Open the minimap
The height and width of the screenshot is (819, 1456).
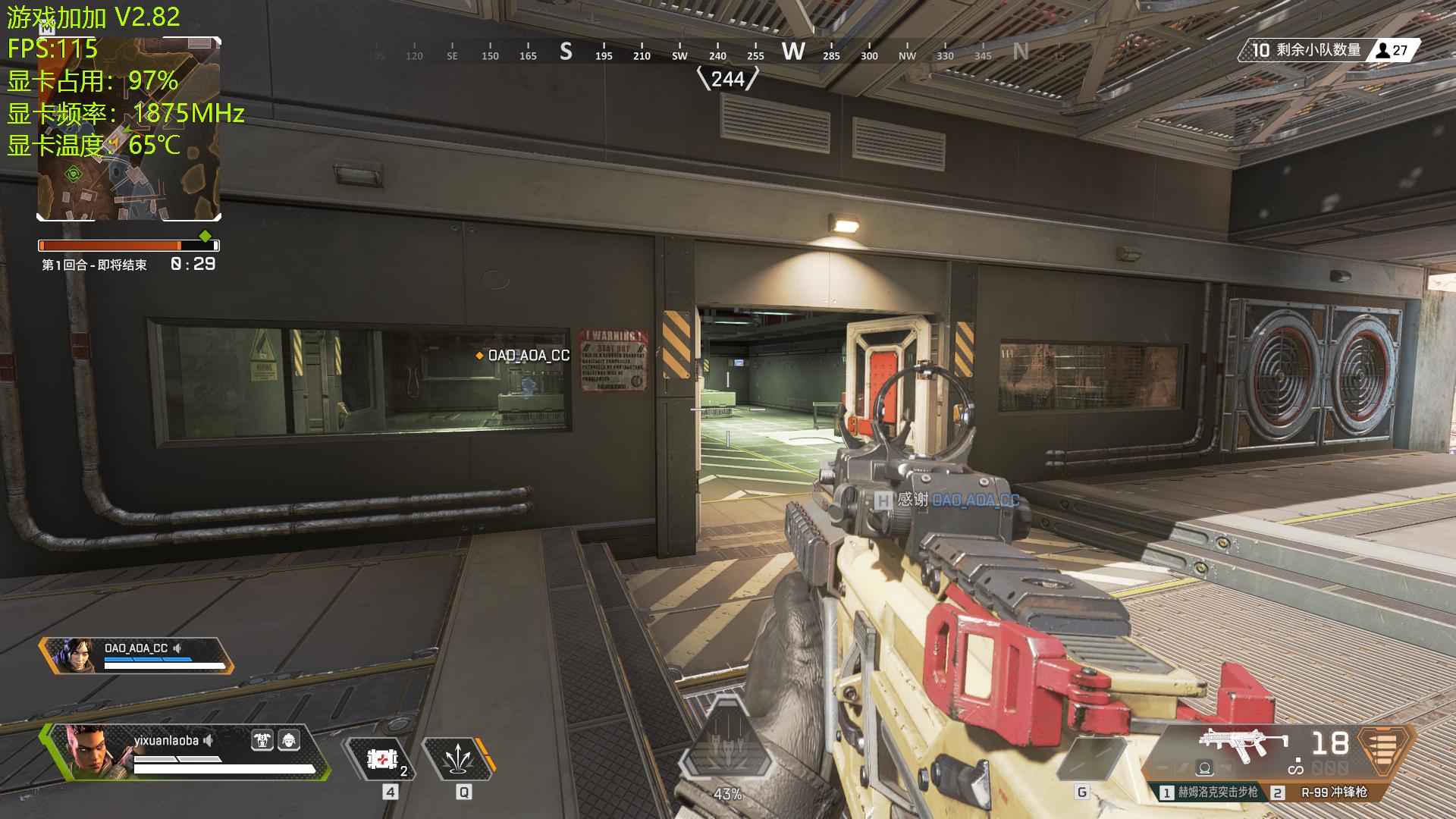tap(129, 129)
